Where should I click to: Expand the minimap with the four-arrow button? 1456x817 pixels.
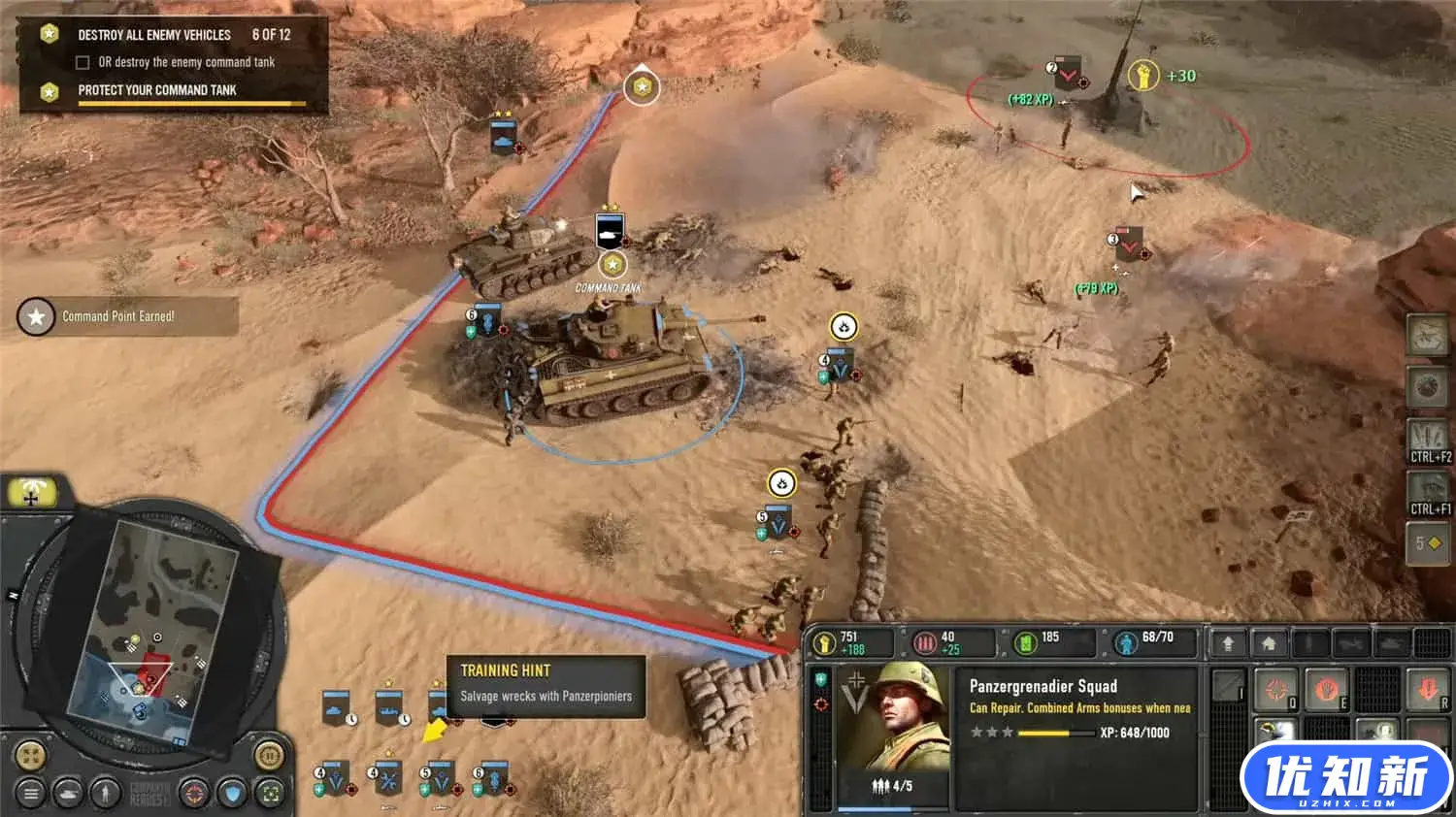[x=30, y=754]
